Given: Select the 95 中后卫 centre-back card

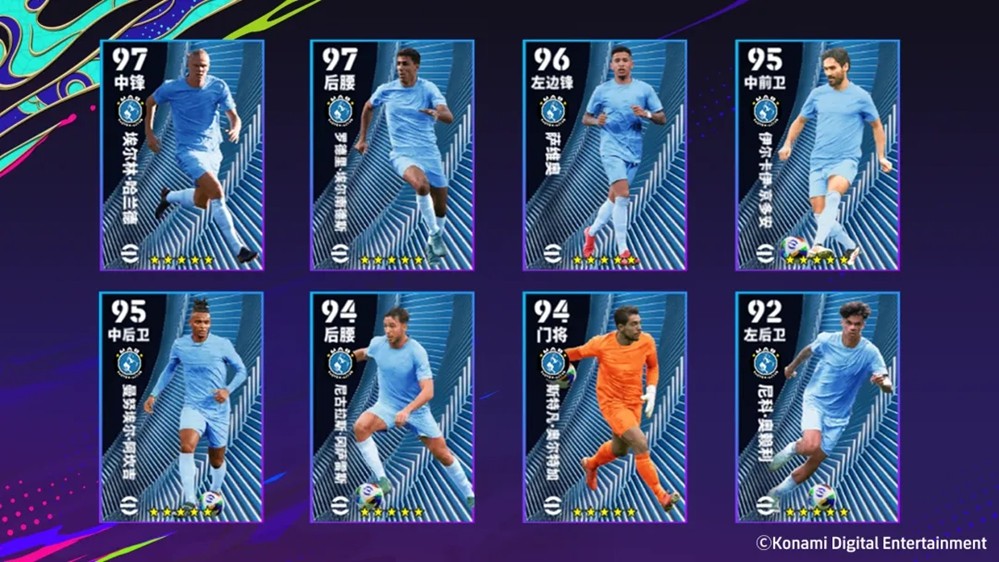Looking at the screenshot, I should point(182,407).
